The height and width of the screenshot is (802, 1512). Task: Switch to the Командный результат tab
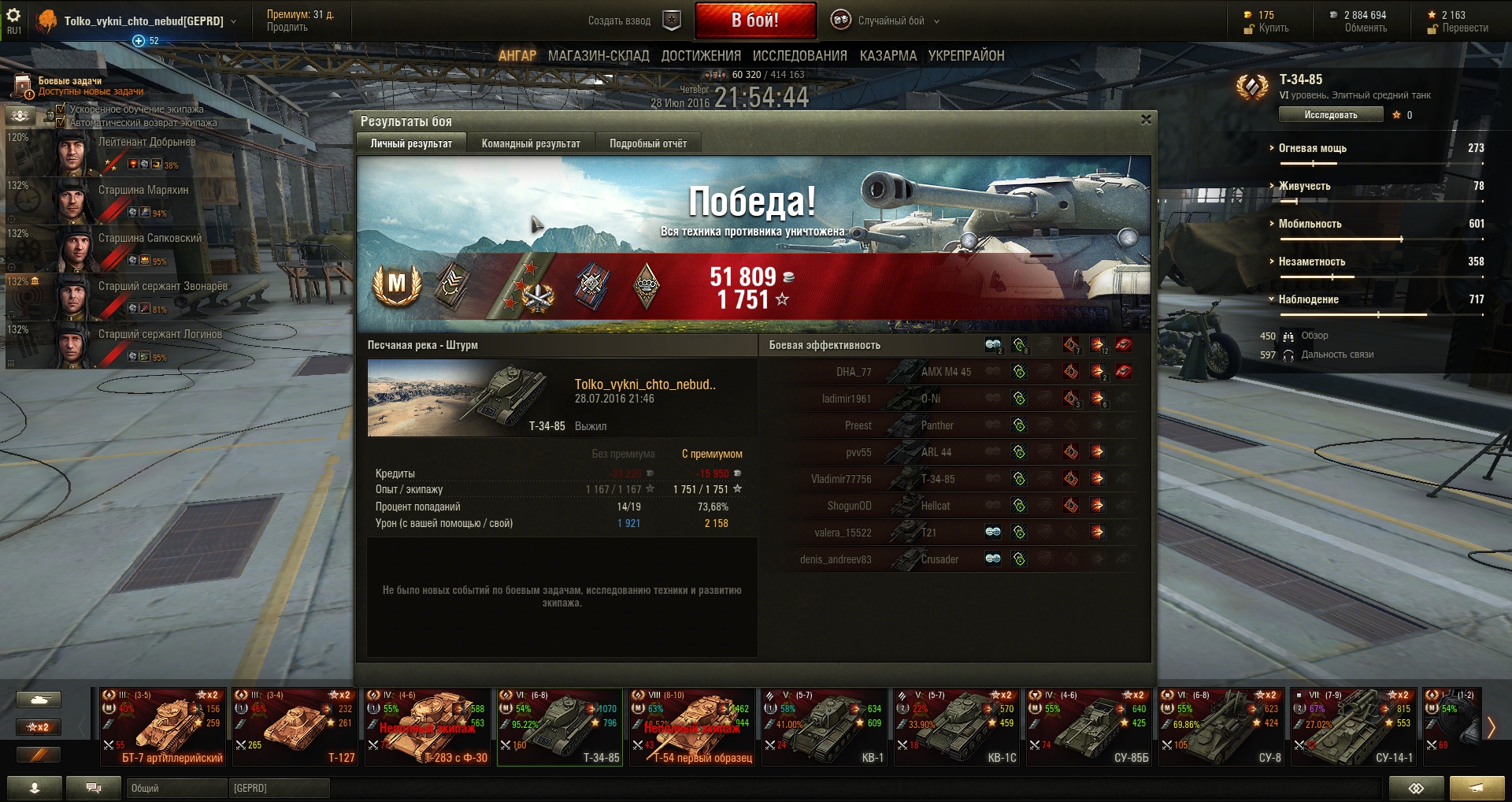point(531,143)
